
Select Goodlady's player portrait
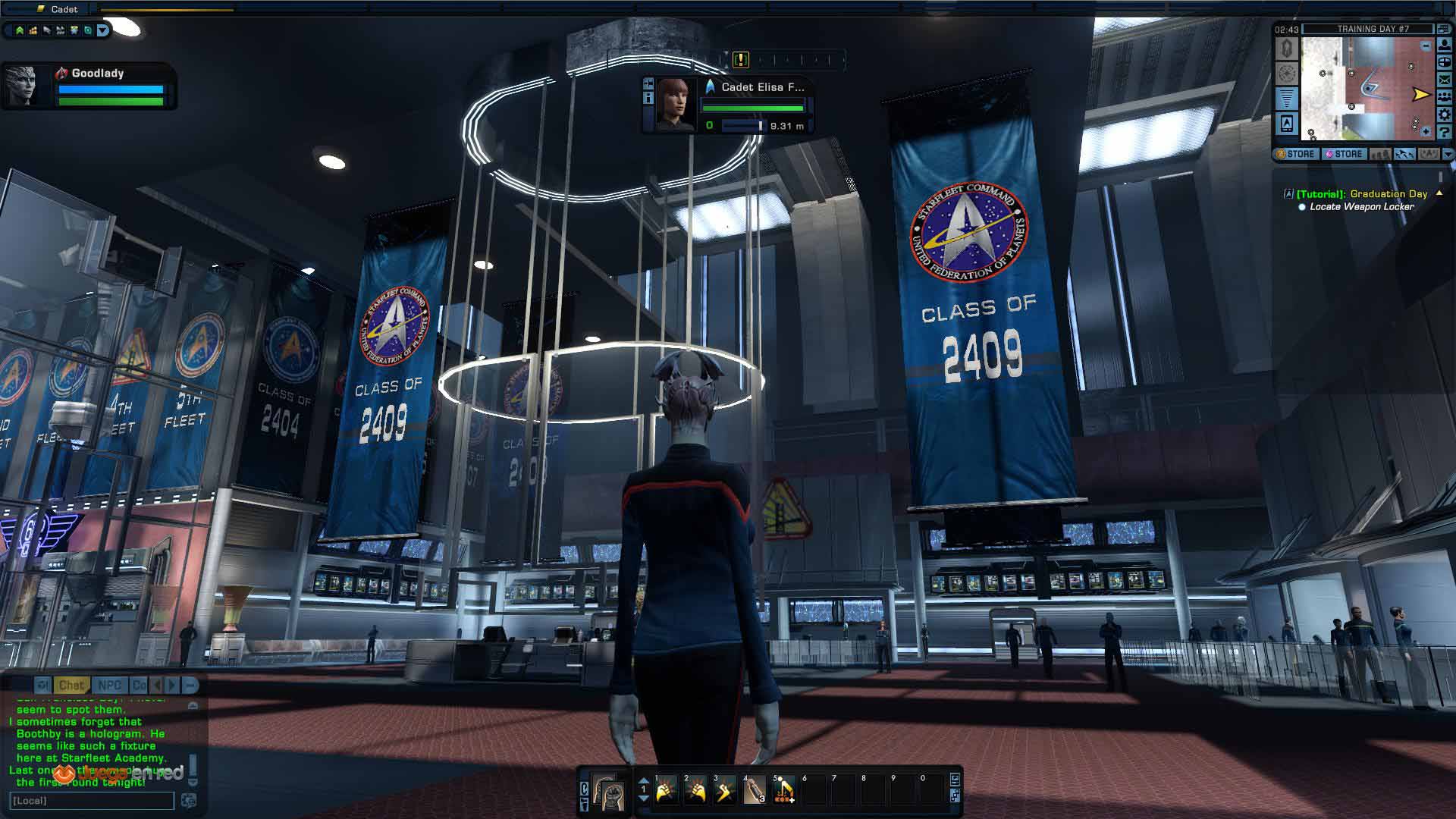click(21, 85)
